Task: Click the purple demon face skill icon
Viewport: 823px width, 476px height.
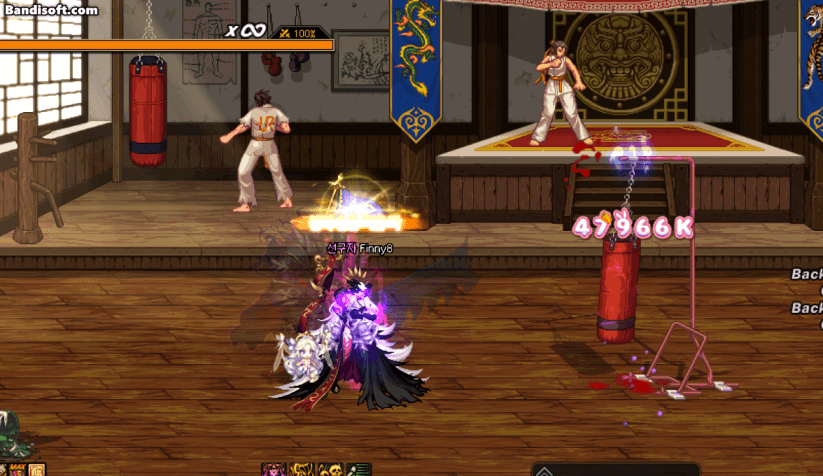Action: coord(272,469)
